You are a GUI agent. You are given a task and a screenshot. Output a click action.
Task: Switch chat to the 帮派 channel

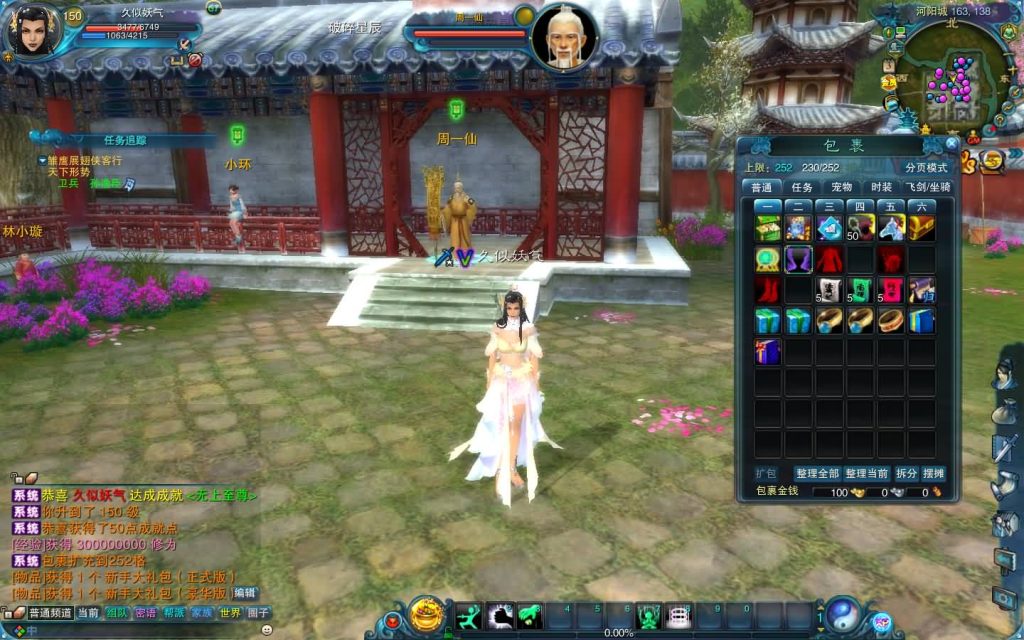(x=174, y=613)
